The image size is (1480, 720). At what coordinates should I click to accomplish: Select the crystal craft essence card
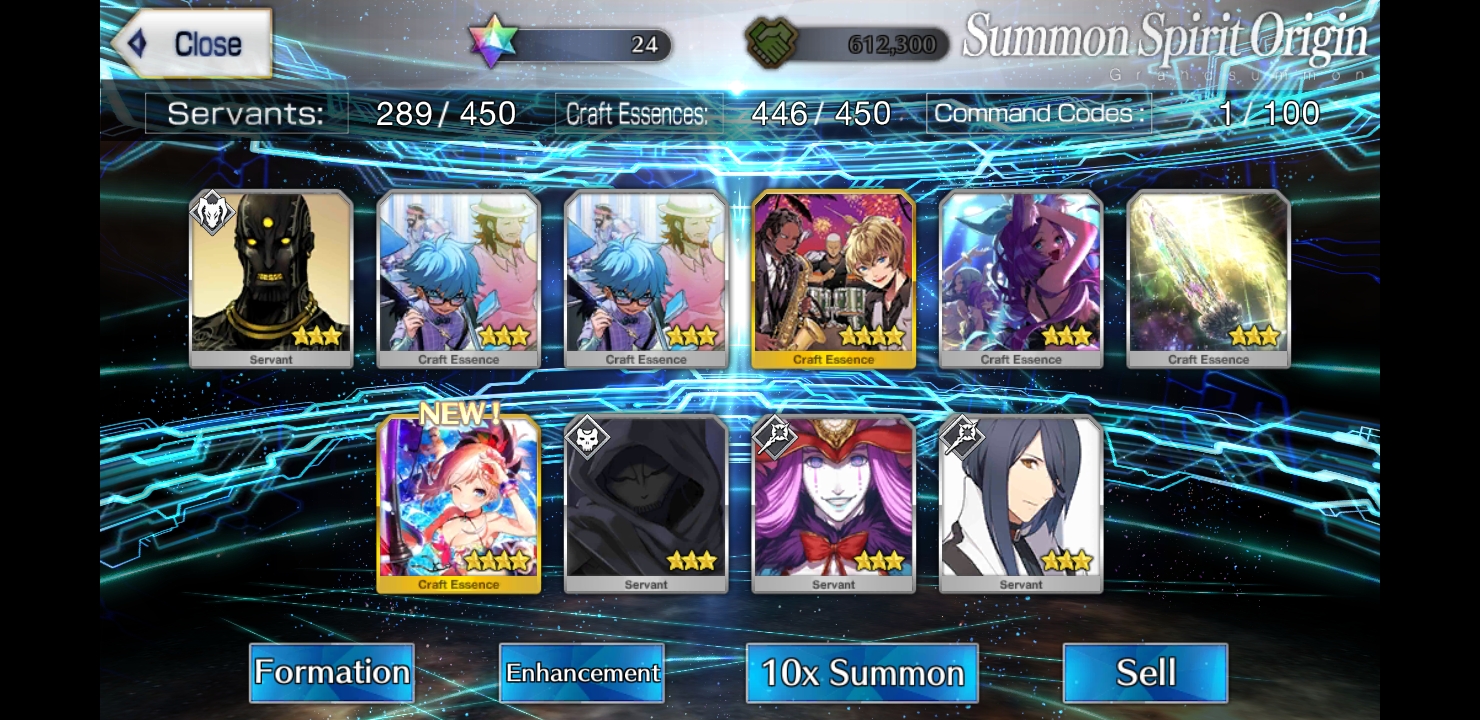click(1208, 278)
